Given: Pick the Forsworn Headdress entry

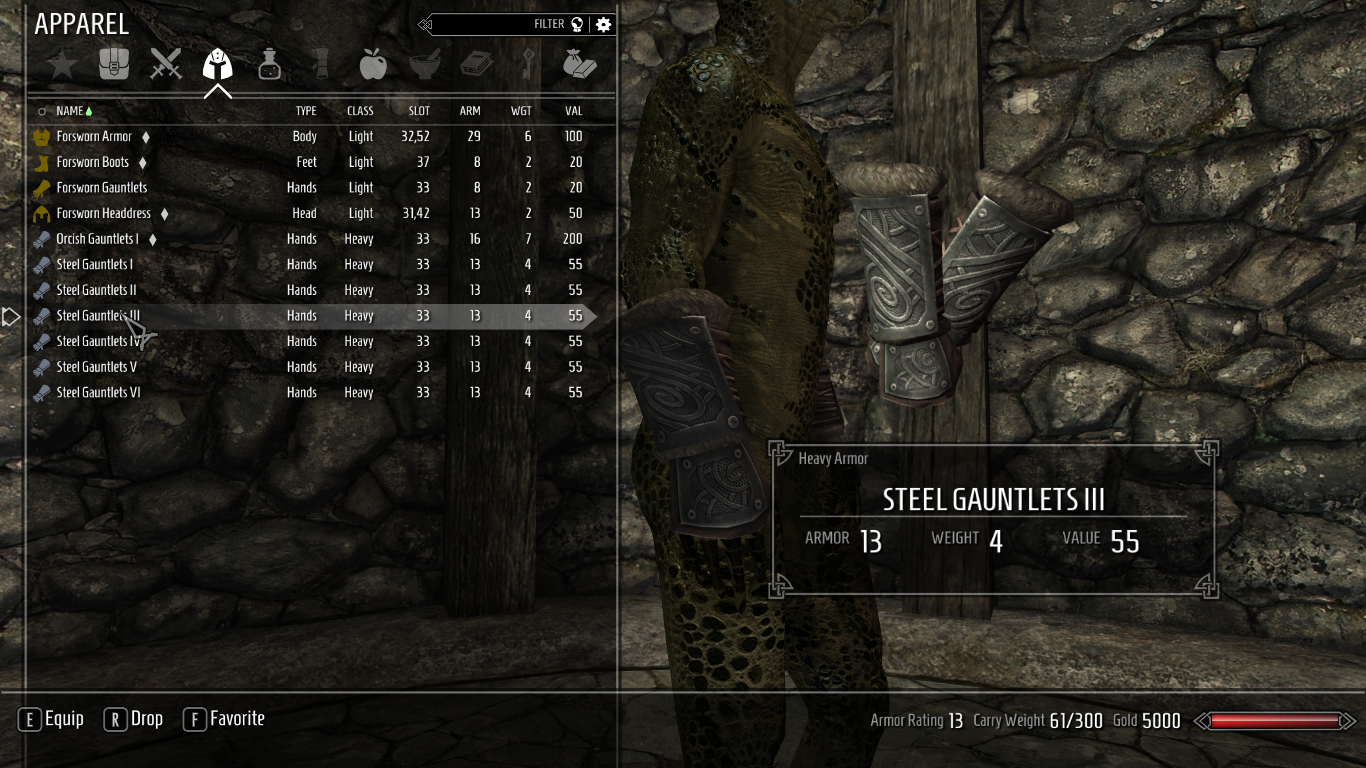Looking at the screenshot, I should [103, 213].
